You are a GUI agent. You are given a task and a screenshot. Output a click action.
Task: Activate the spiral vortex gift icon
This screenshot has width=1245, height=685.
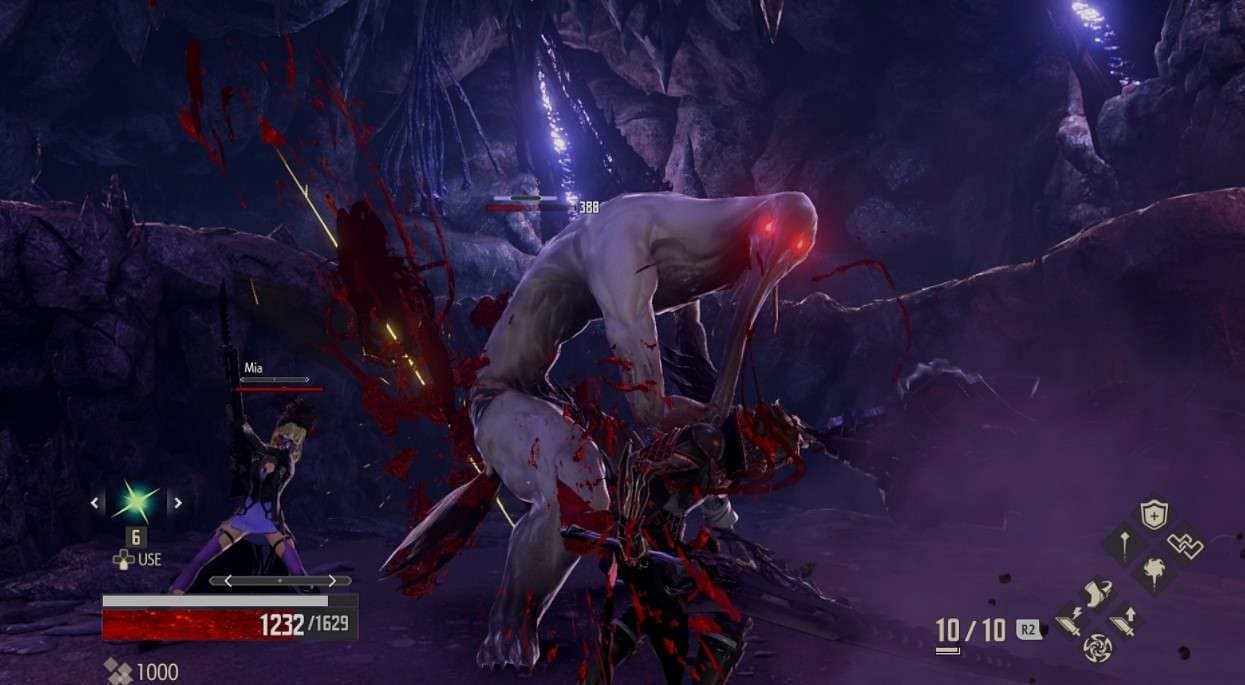1097,648
